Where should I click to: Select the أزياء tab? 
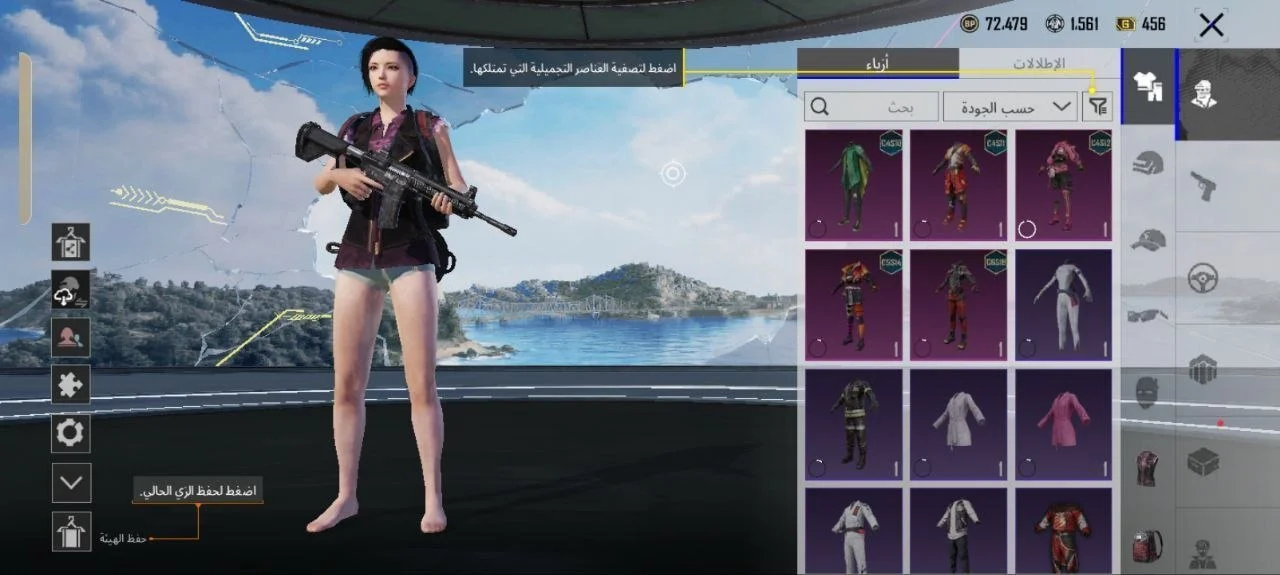pos(878,63)
